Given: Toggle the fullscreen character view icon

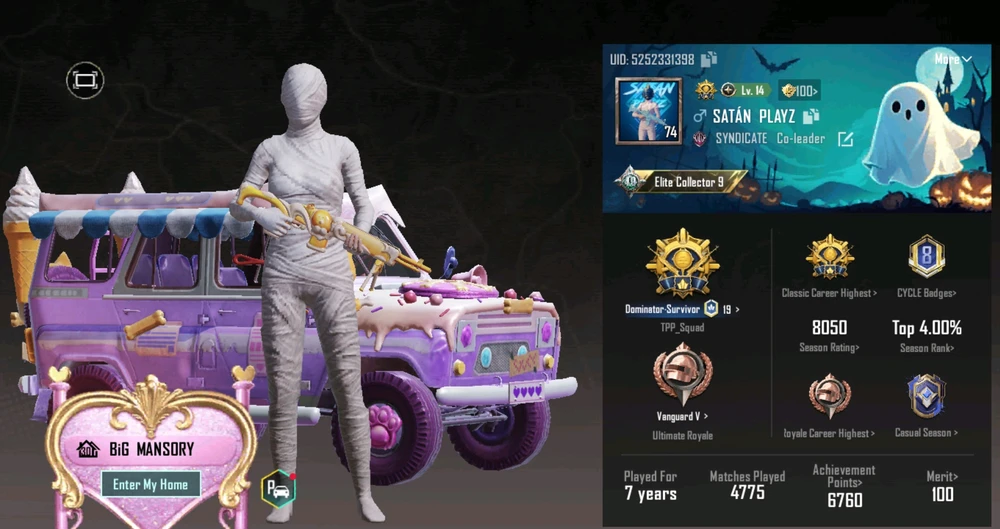Looking at the screenshot, I should [85, 79].
